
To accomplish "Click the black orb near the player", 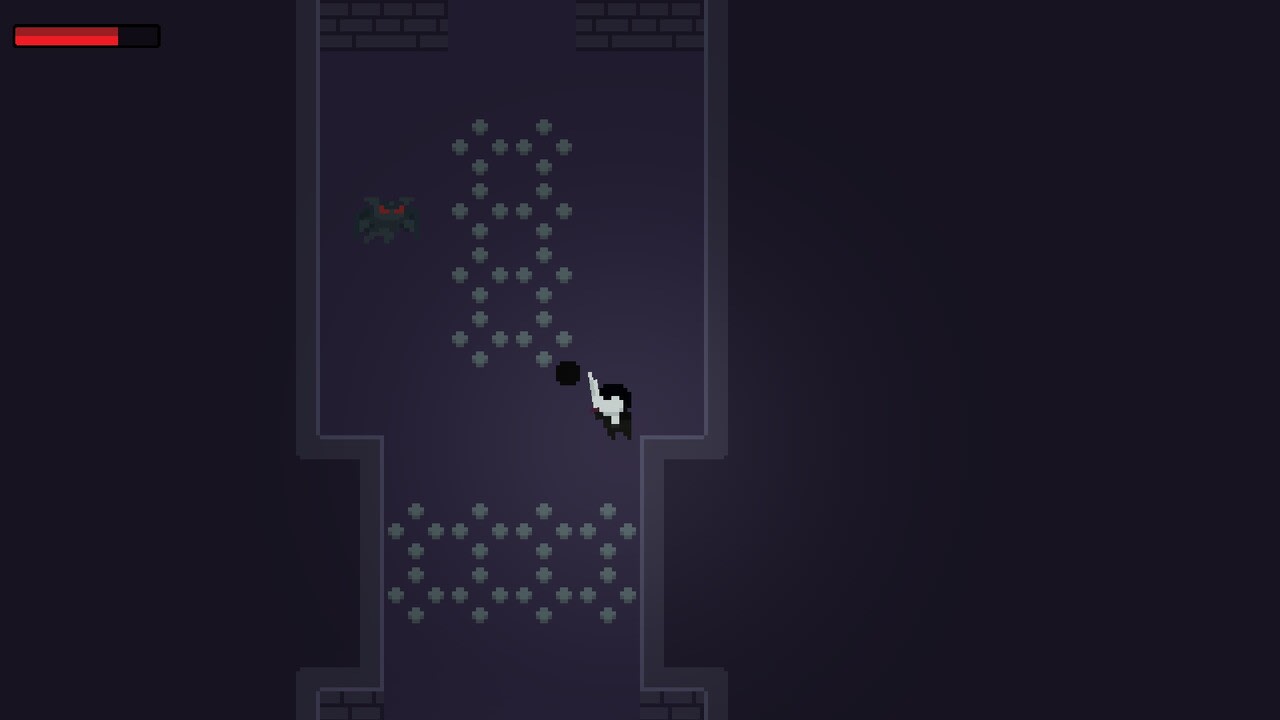I will [567, 373].
